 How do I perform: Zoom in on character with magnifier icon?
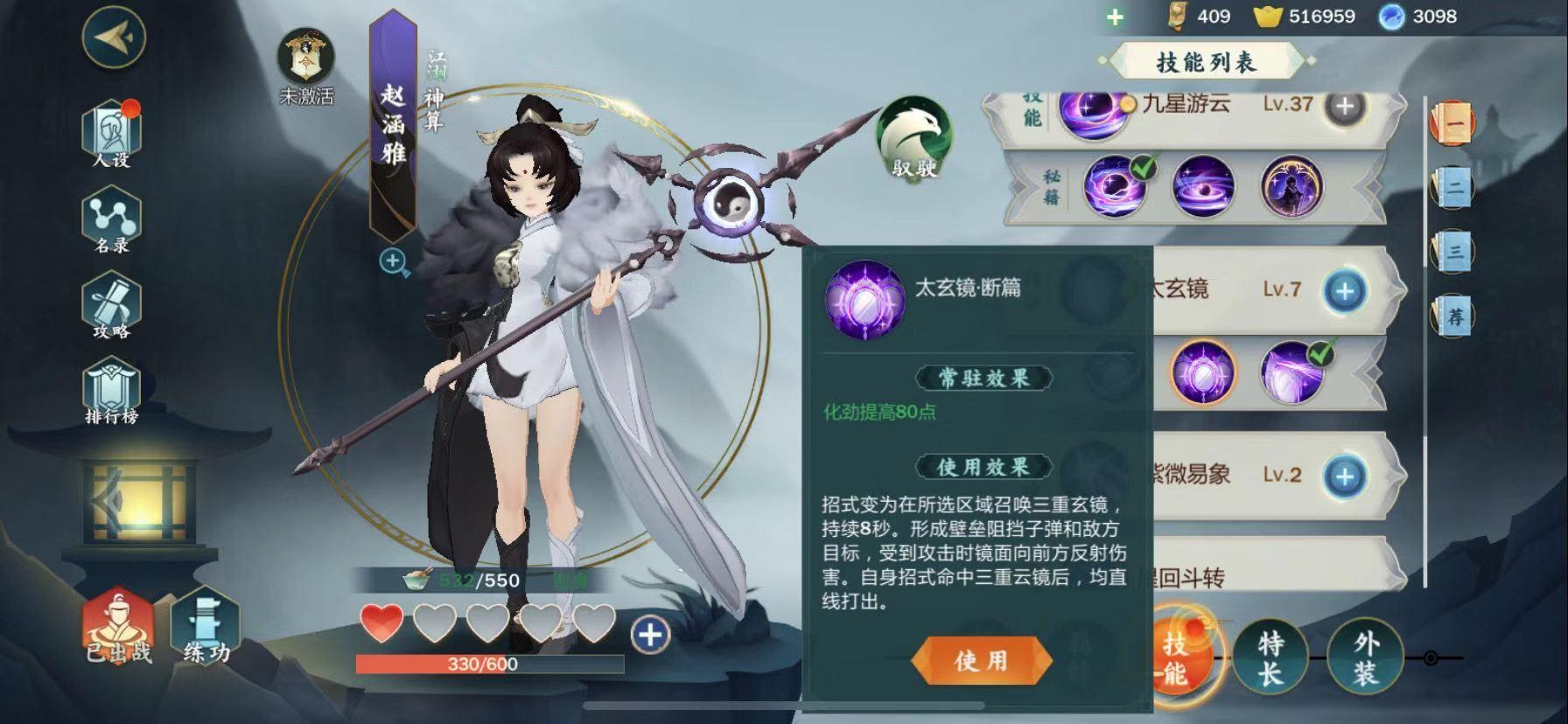click(394, 261)
